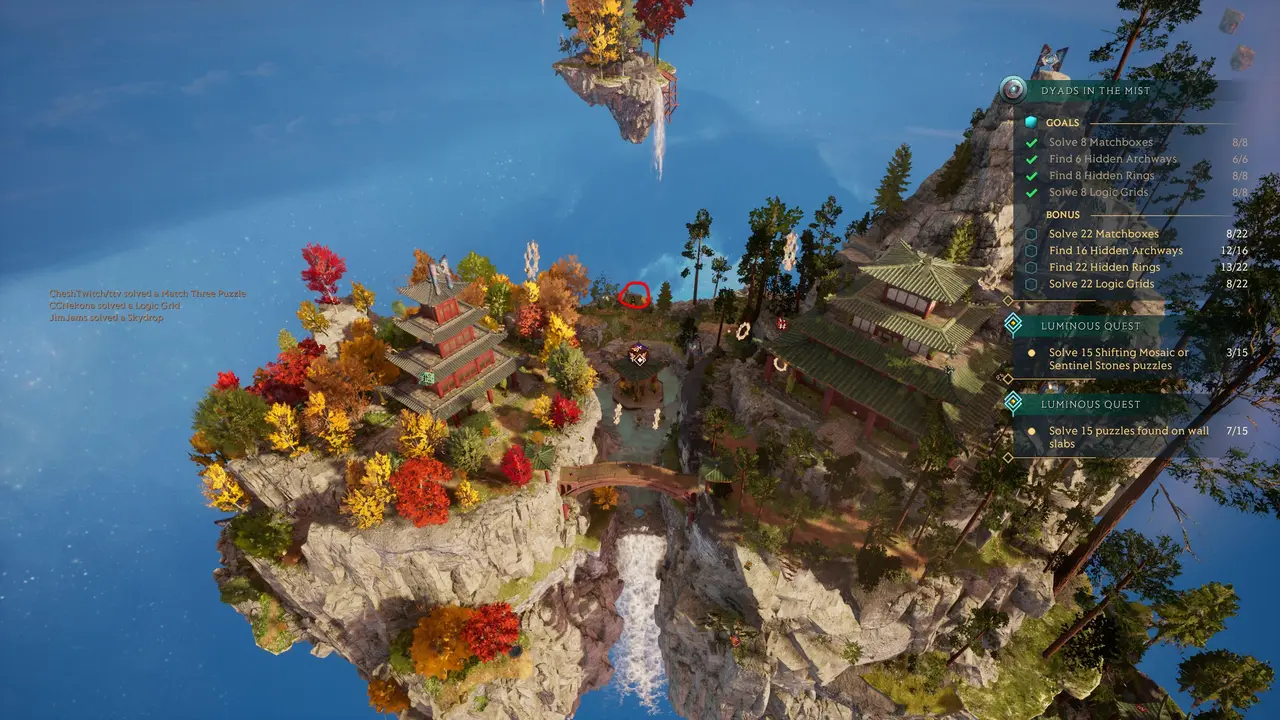Image resolution: width=1280 pixels, height=720 pixels.
Task: Select the Find 6 Hidden Archways goal
Action: click(x=1113, y=159)
